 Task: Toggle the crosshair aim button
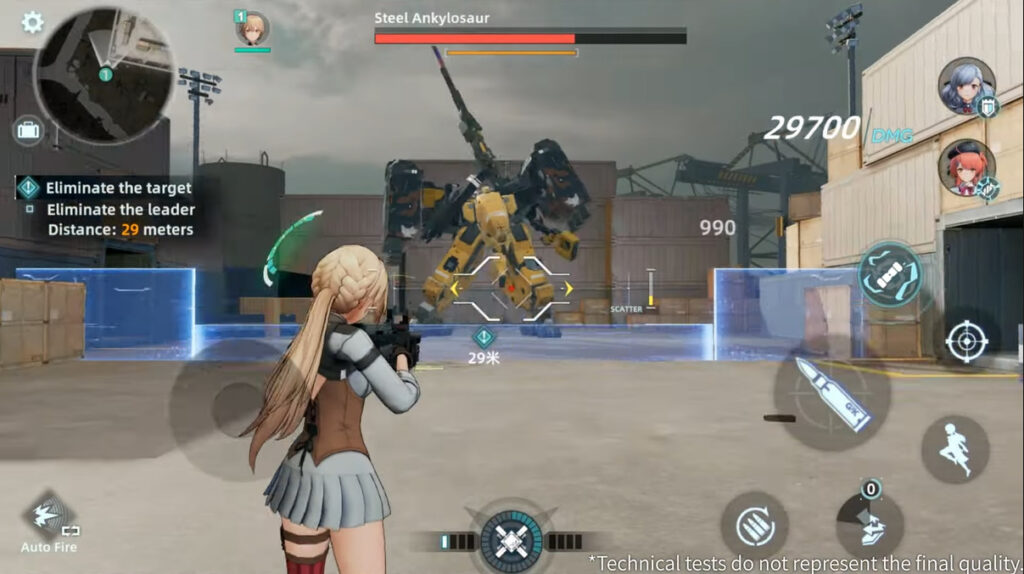pos(966,341)
